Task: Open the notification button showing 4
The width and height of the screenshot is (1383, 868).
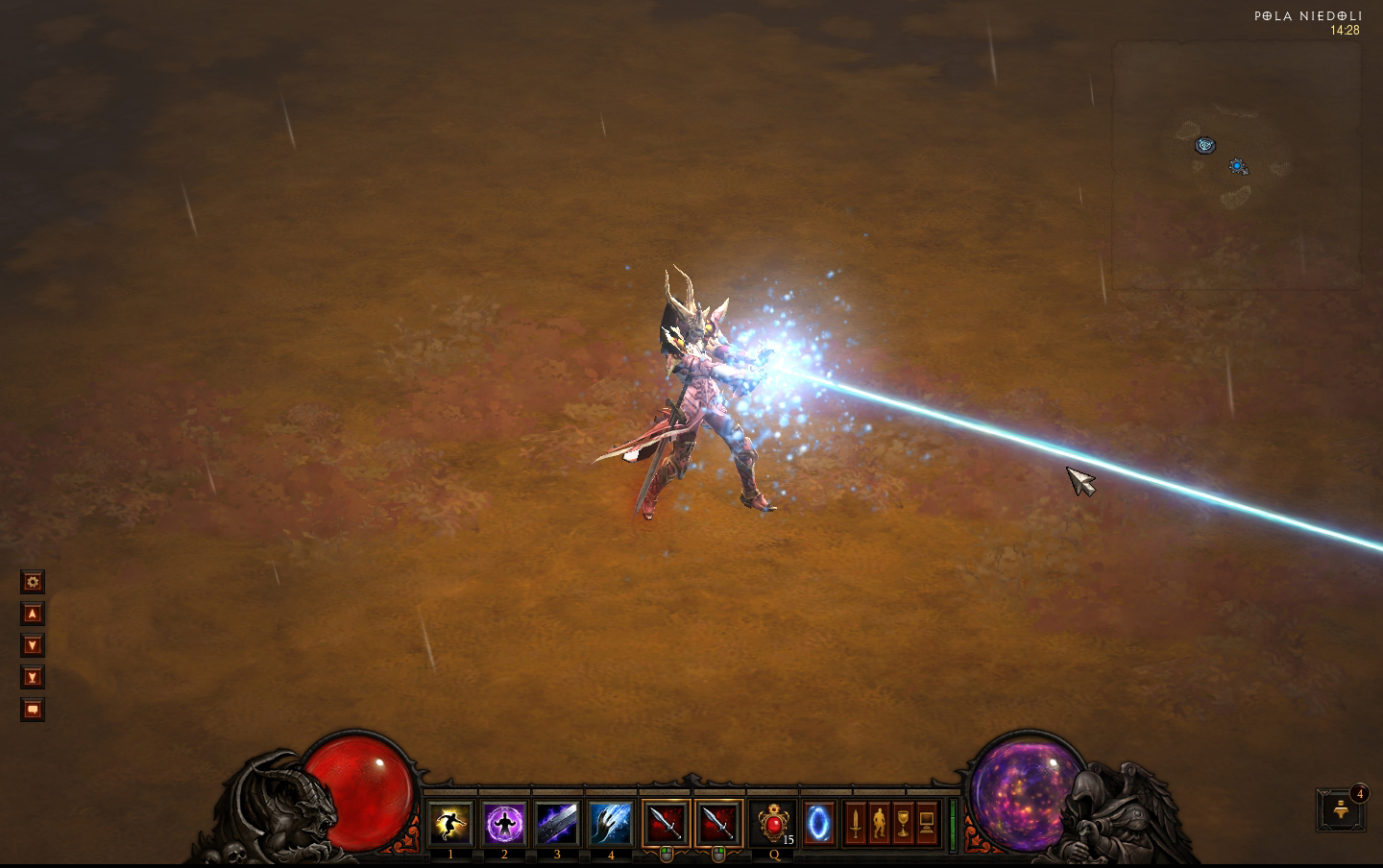Action: [x=1342, y=810]
